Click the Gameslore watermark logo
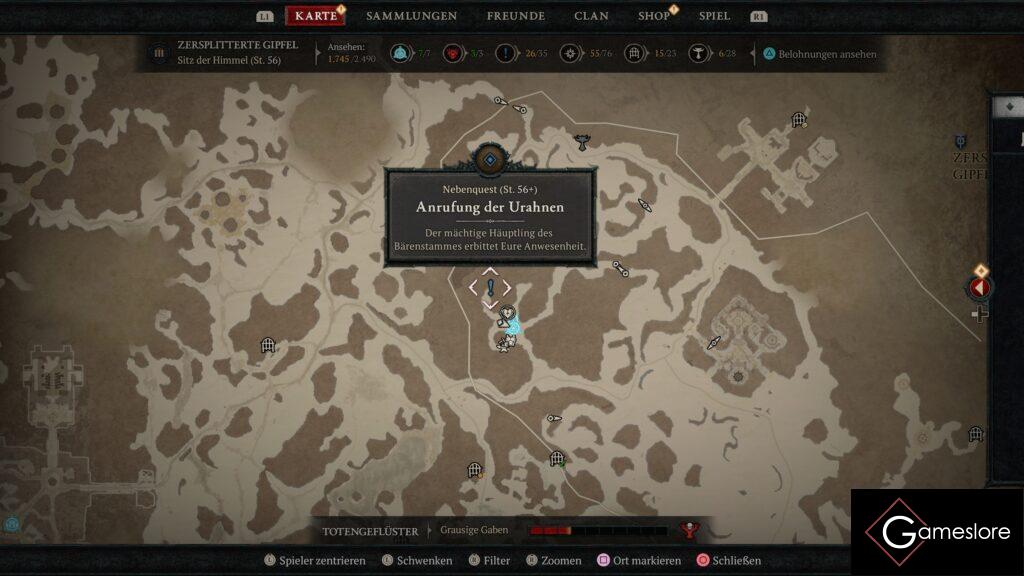Screen dimensions: 1024x576 pos(936,532)
